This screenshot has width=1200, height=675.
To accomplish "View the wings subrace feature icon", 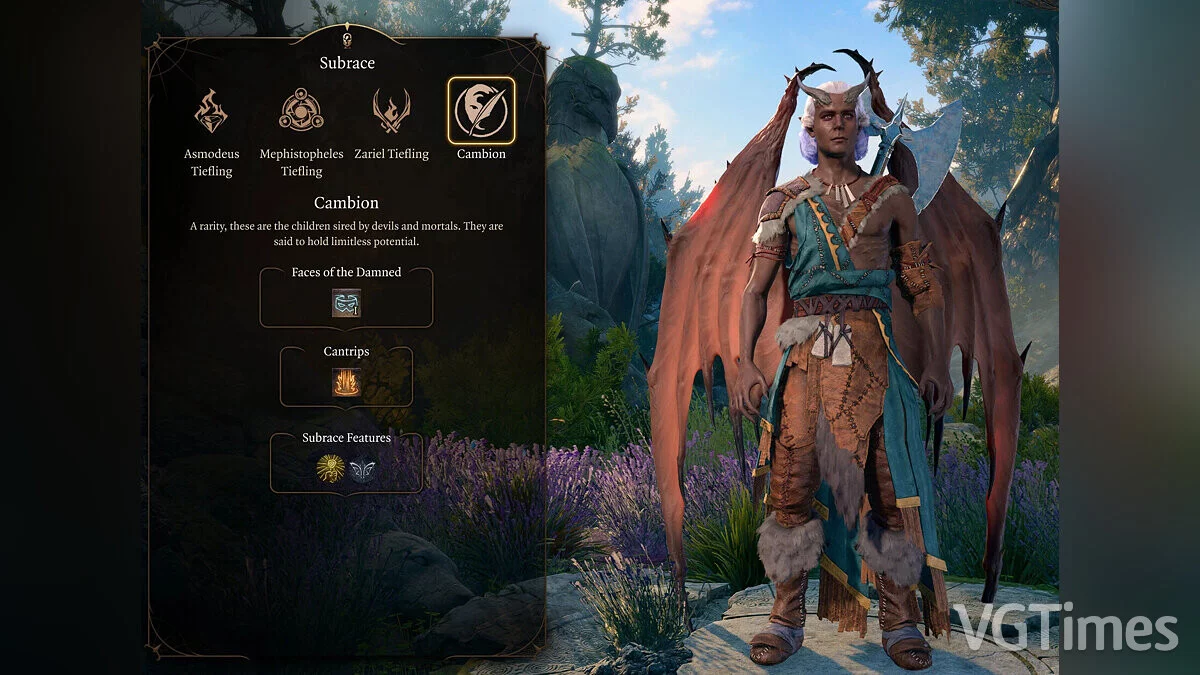I will [362, 468].
